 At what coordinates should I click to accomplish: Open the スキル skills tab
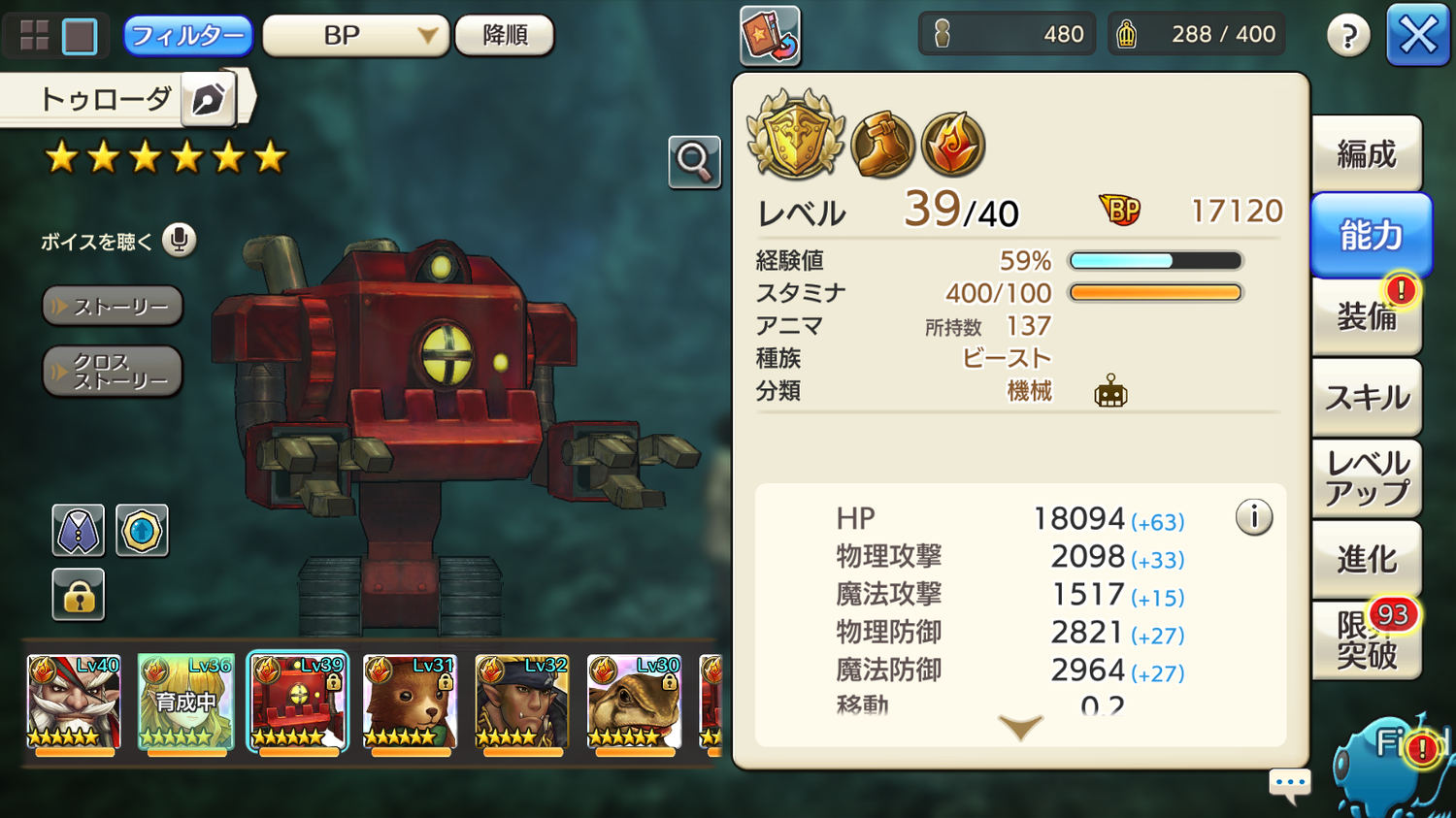(x=1366, y=397)
